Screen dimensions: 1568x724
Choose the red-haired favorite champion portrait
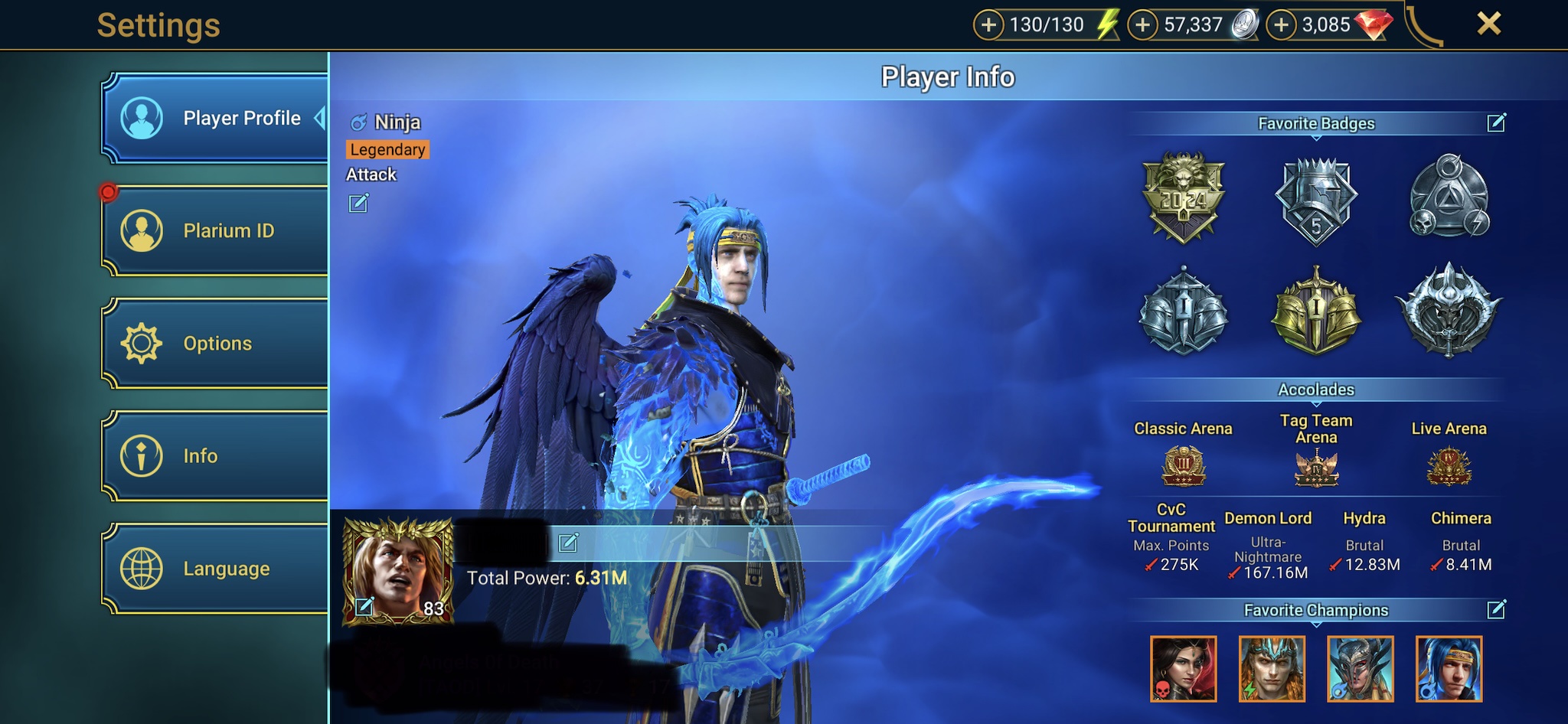(1183, 669)
